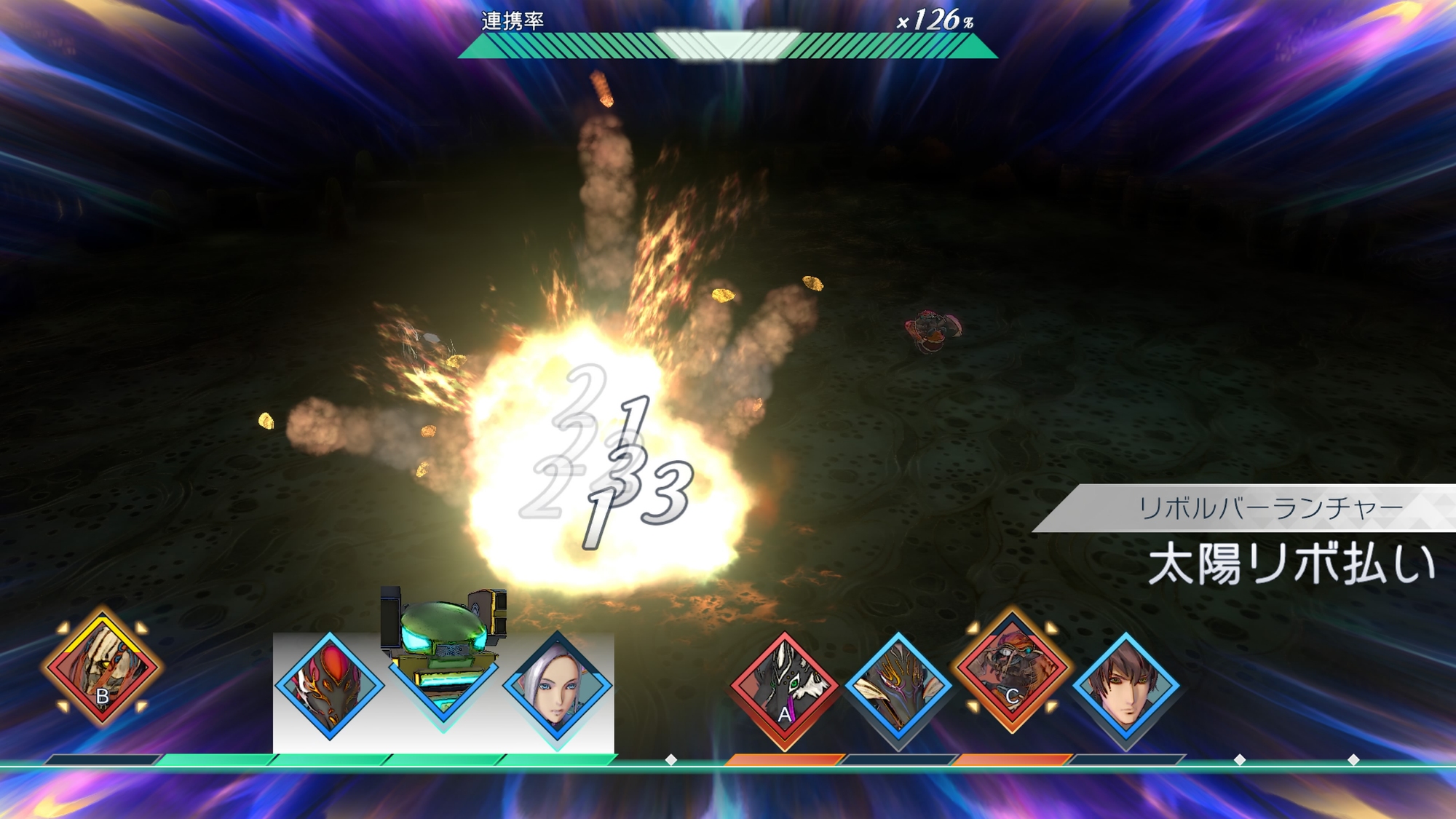Image resolution: width=1456 pixels, height=819 pixels.
Task: Pick enemy A's black beast portrait
Action: tap(784, 687)
